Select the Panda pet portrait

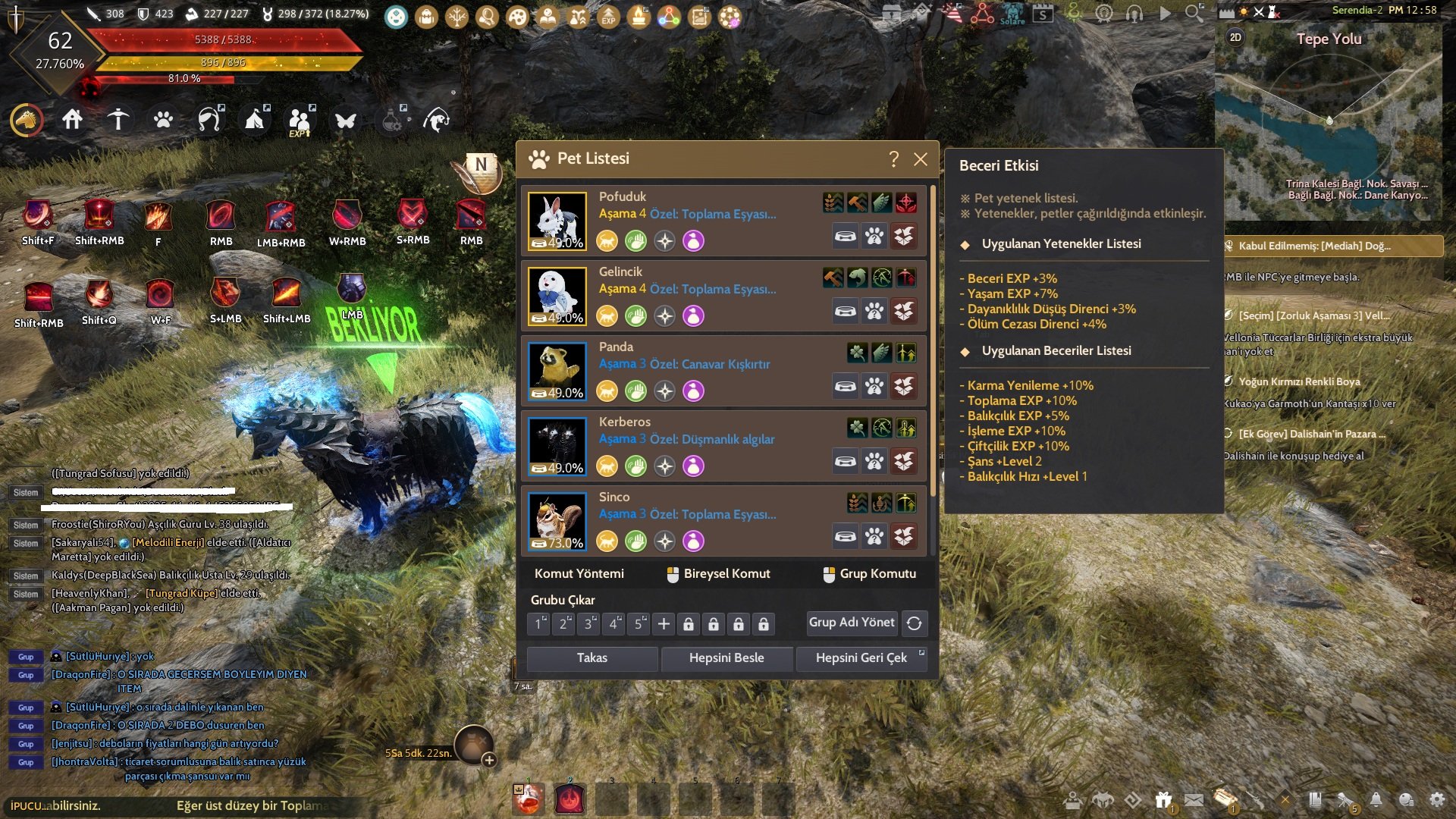click(x=557, y=371)
